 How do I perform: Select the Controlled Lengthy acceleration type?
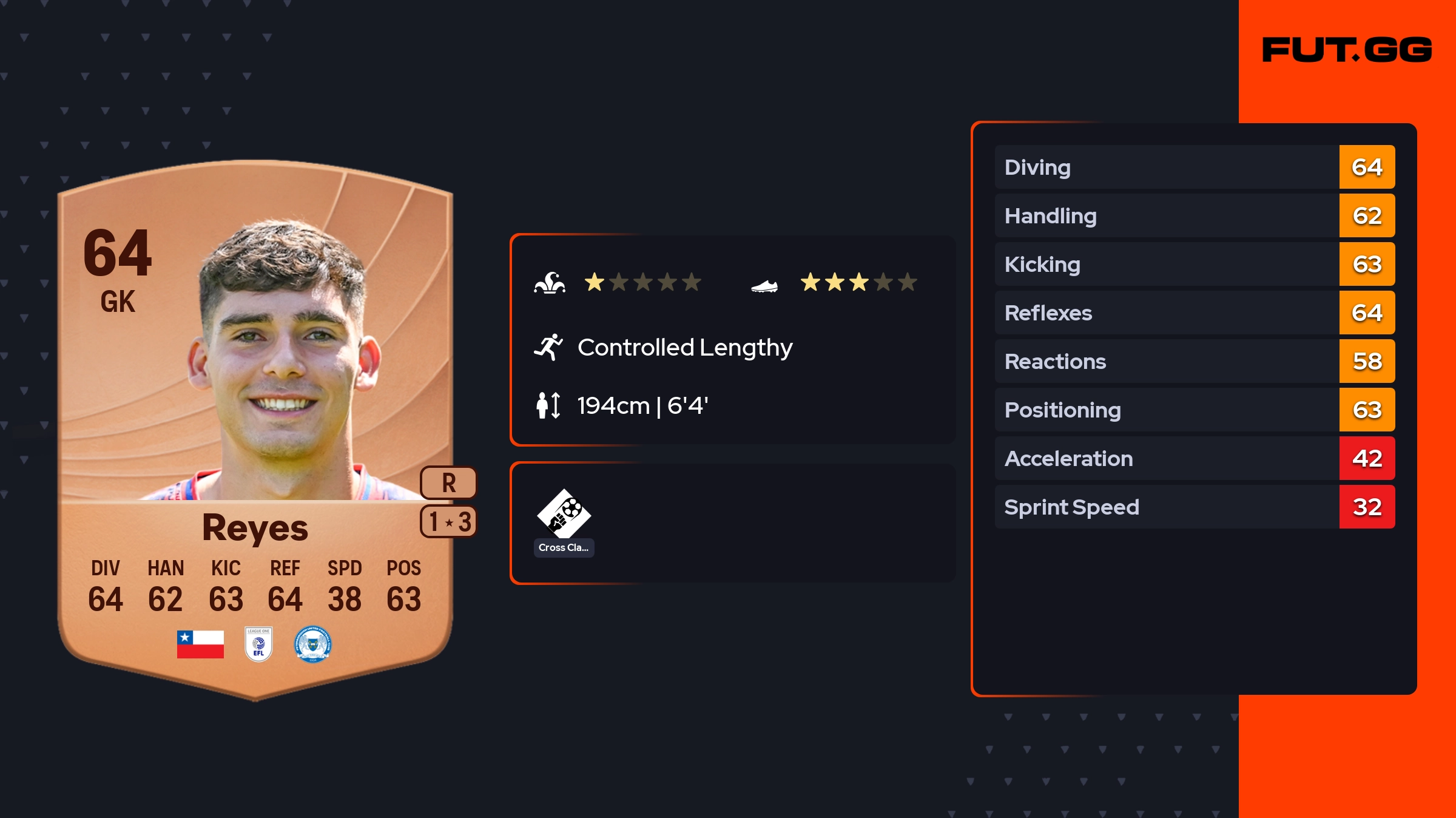tap(684, 348)
